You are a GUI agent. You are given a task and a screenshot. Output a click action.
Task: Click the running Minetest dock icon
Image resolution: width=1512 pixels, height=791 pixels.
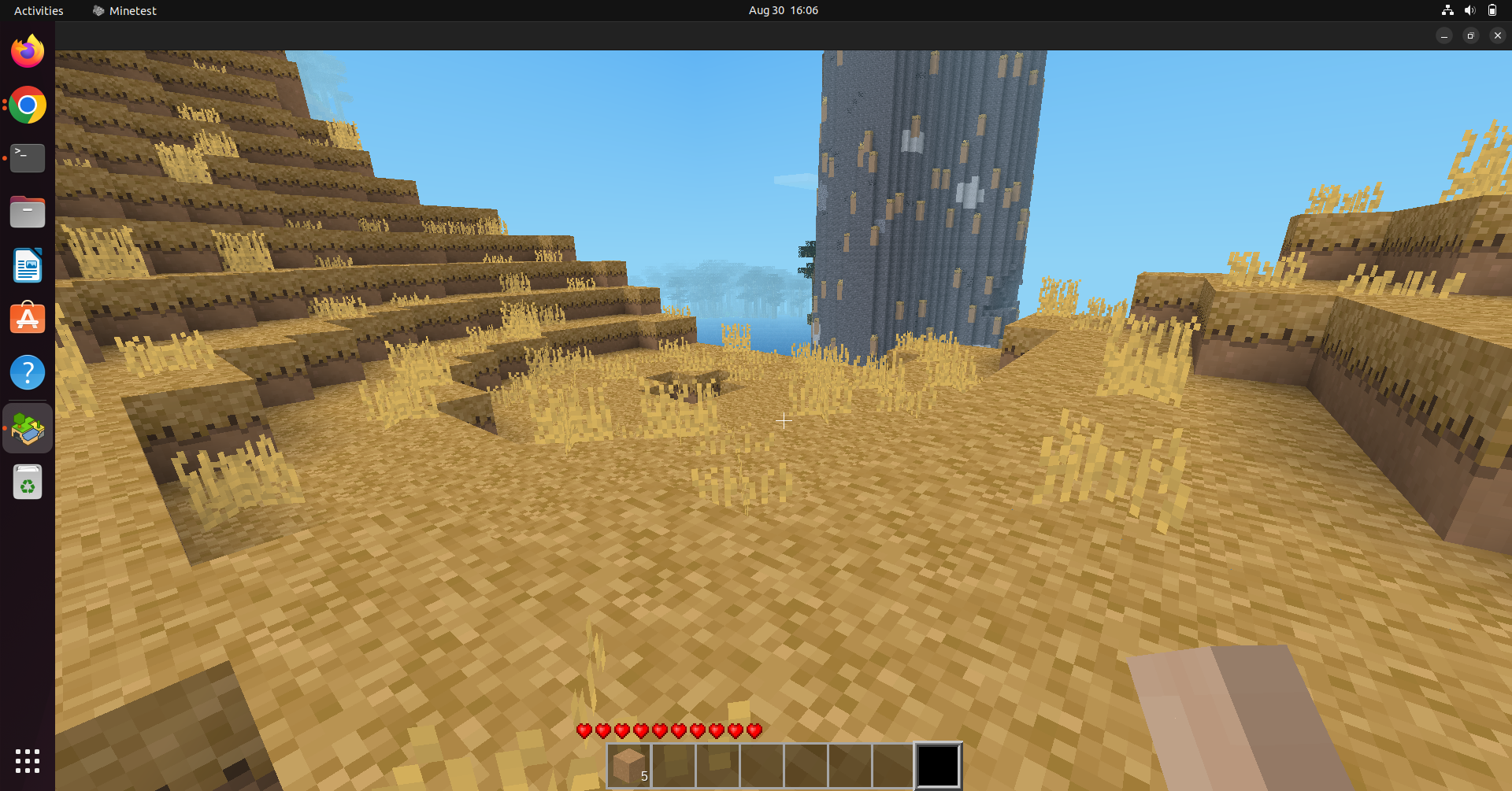coord(28,427)
